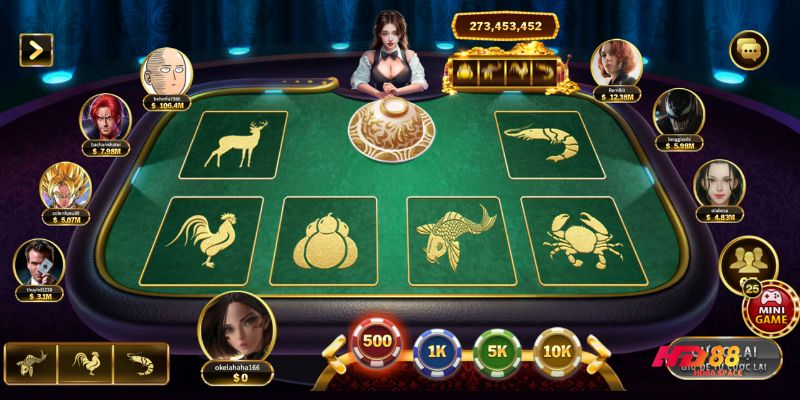Open the chat speech bubble button
Image resolution: width=800 pixels, height=400 pixels.
[748, 49]
